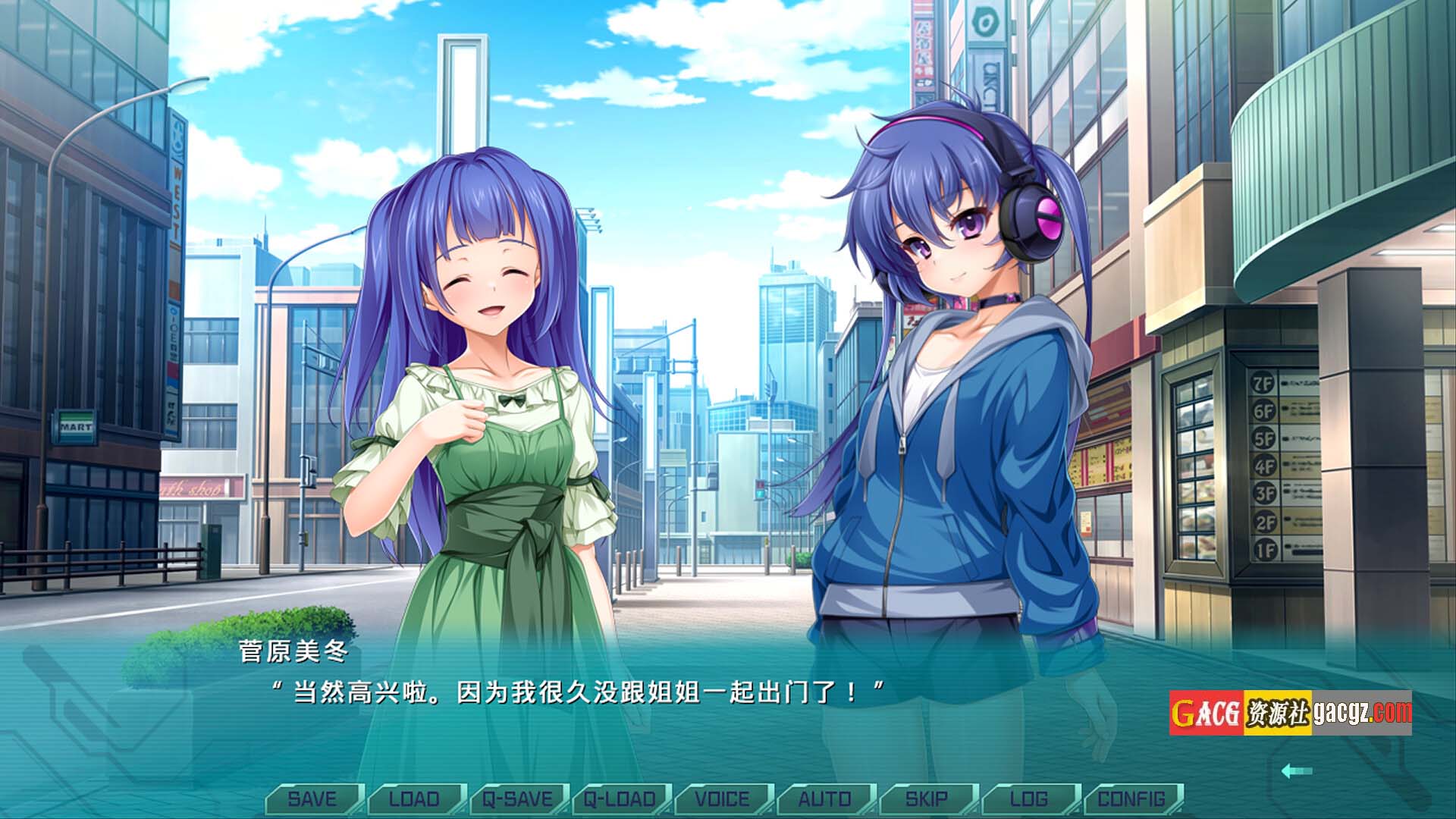Activate SKIP mode
Image resolution: width=1456 pixels, height=819 pixels.
(927, 799)
